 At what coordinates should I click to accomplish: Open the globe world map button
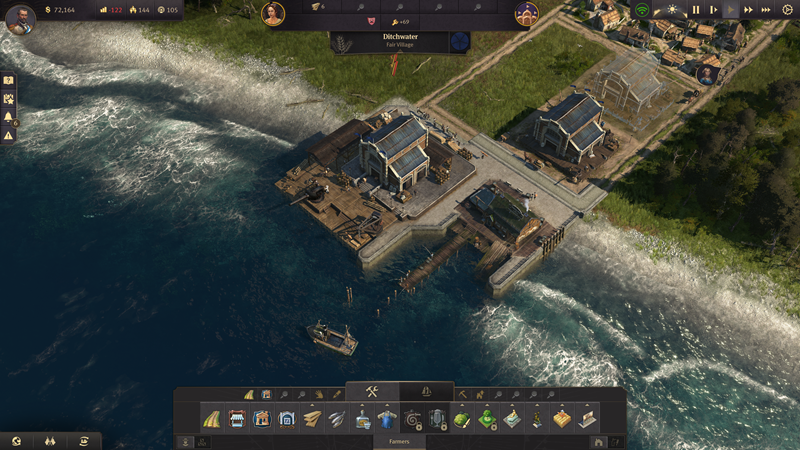click(x=16, y=441)
